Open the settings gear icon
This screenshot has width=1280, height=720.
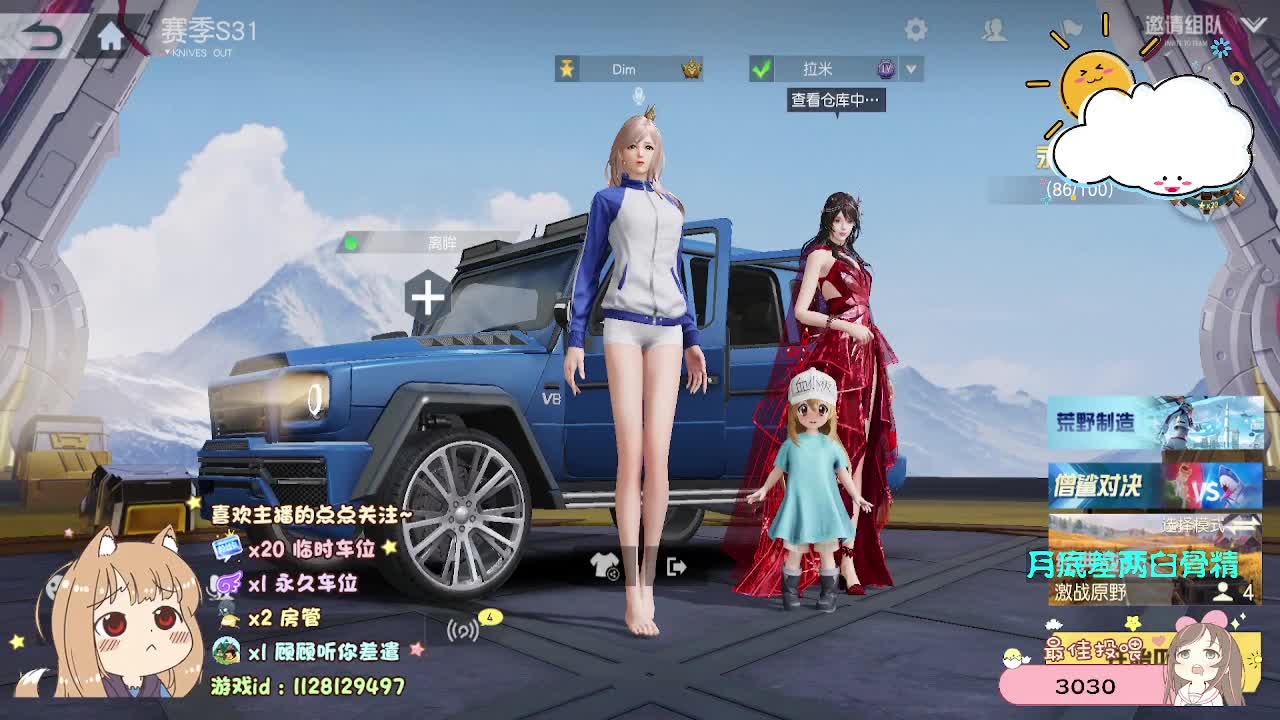pyautogui.click(x=916, y=29)
